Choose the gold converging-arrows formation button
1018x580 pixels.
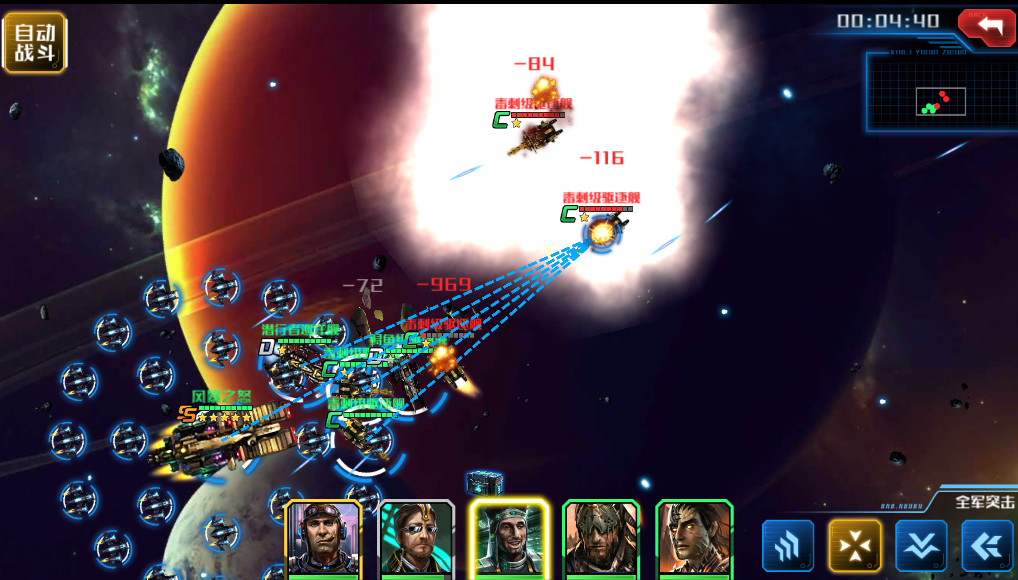coord(855,546)
